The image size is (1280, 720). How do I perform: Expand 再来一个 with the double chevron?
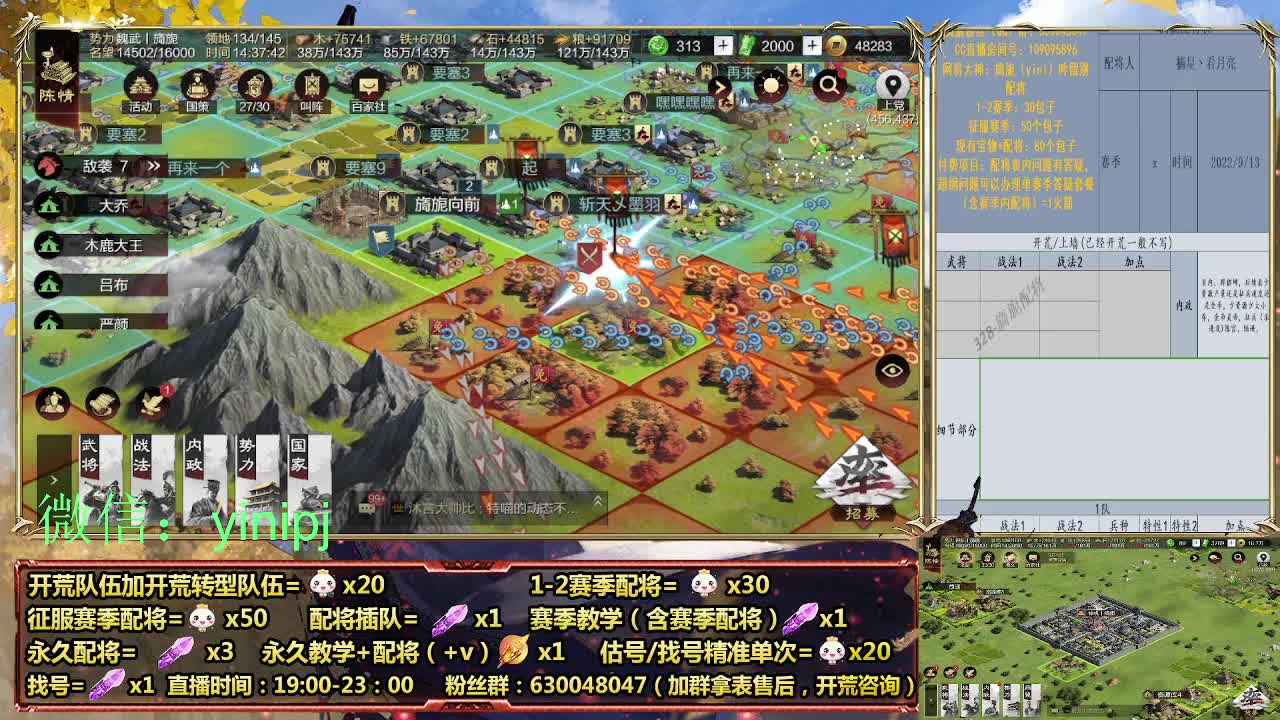click(x=153, y=164)
